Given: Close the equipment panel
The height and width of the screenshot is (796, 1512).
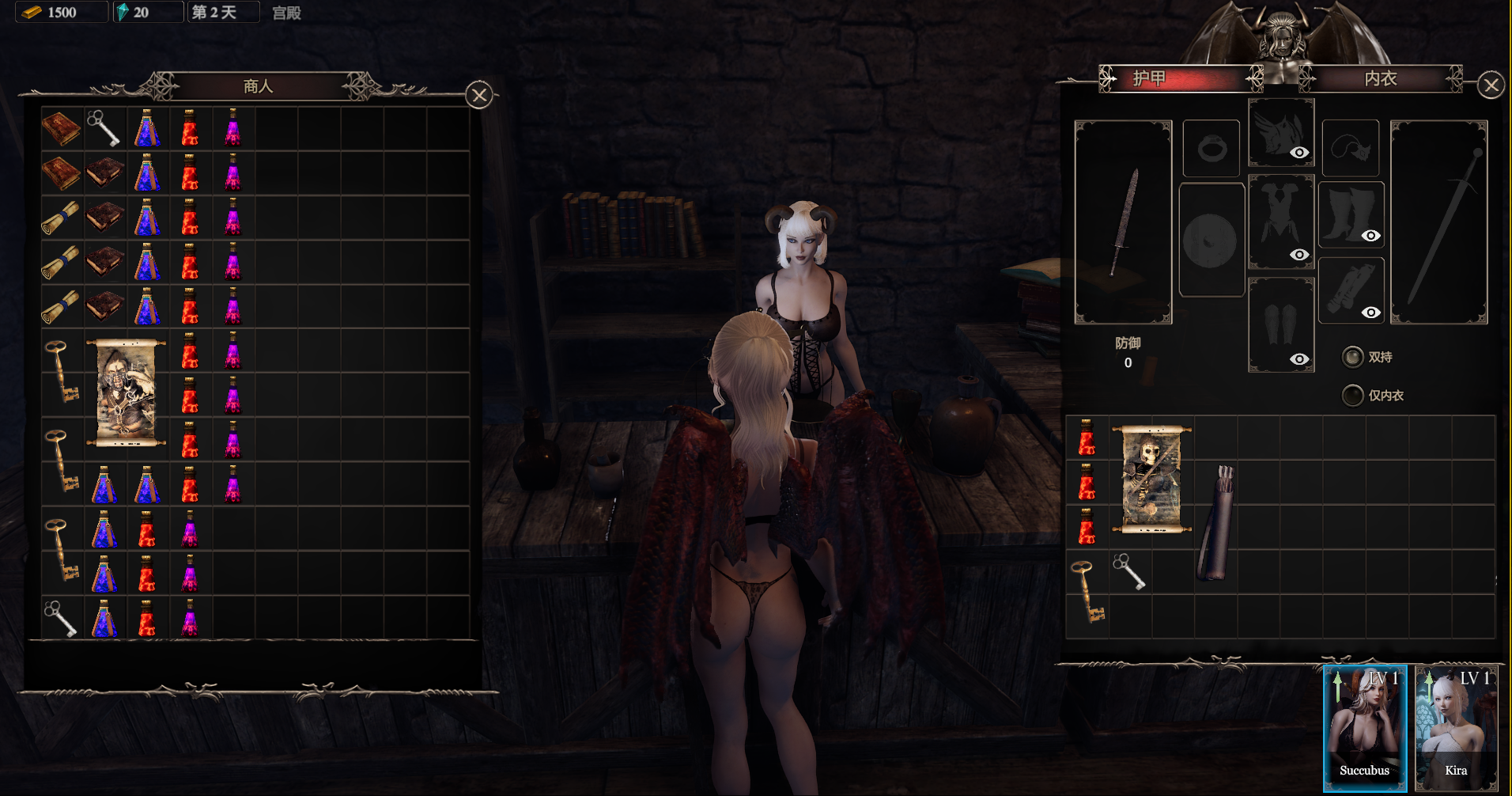Looking at the screenshot, I should click(x=1491, y=85).
